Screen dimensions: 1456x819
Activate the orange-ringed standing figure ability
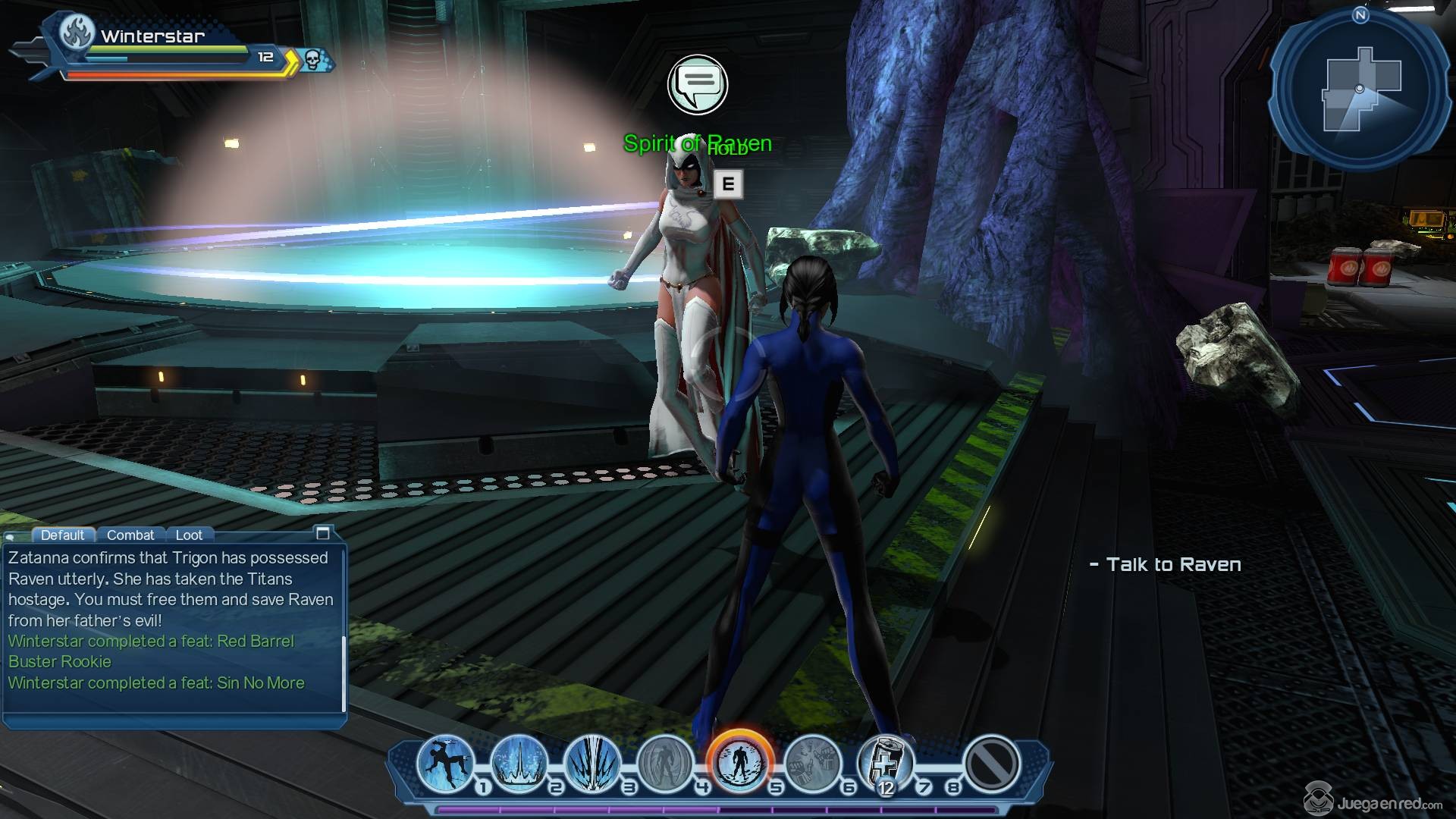click(739, 762)
